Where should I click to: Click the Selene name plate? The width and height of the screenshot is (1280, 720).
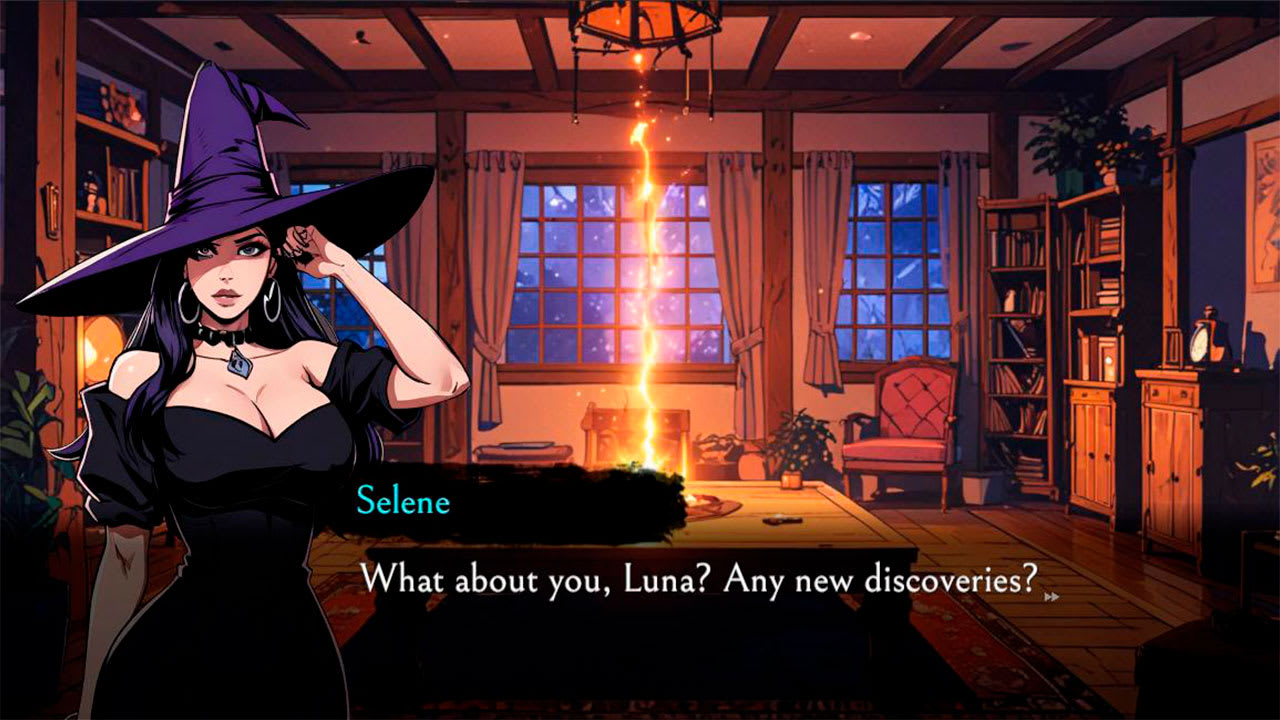404,505
